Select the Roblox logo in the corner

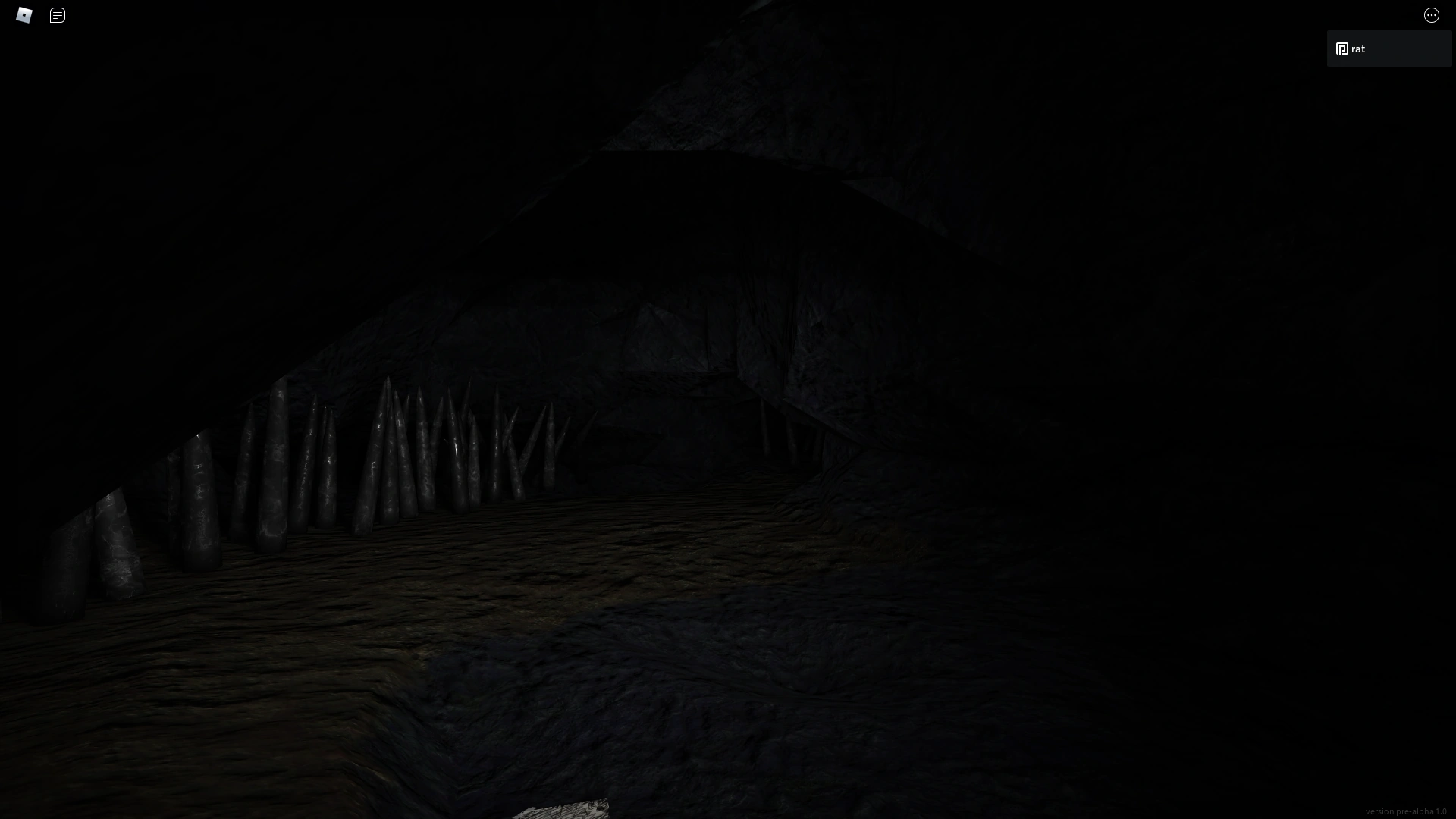(x=24, y=14)
